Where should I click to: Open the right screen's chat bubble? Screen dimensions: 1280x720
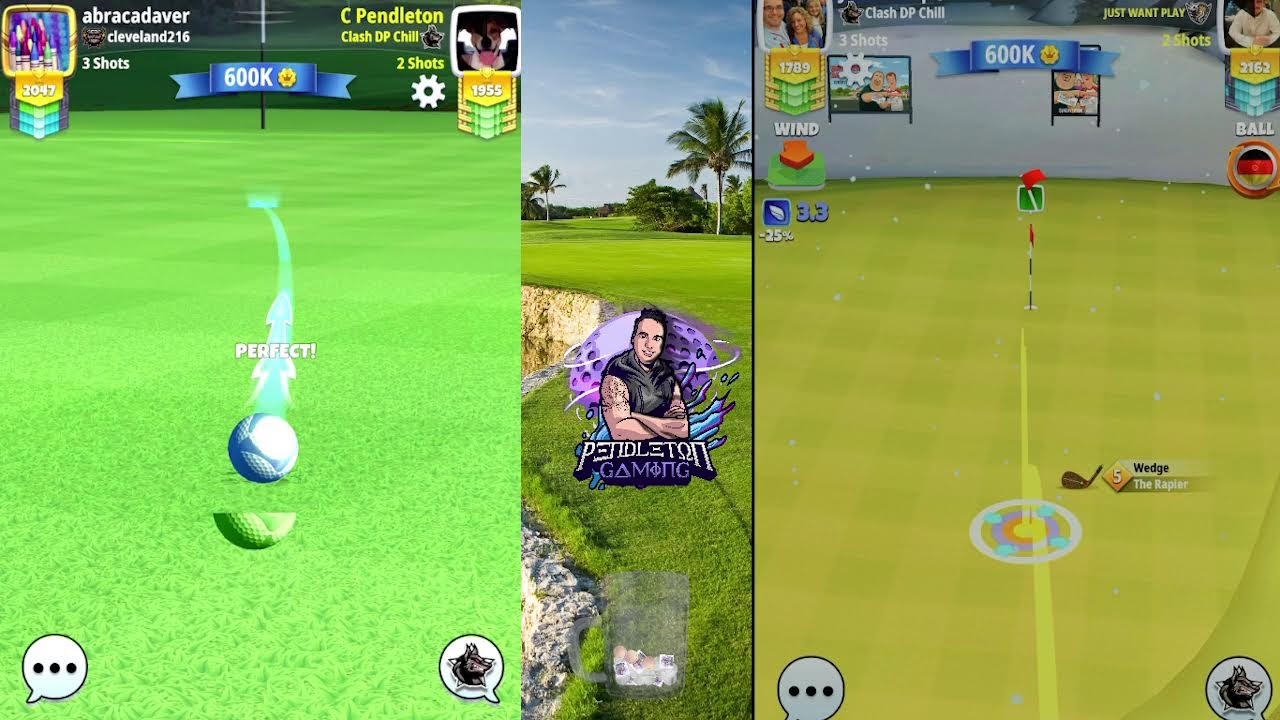tap(813, 688)
